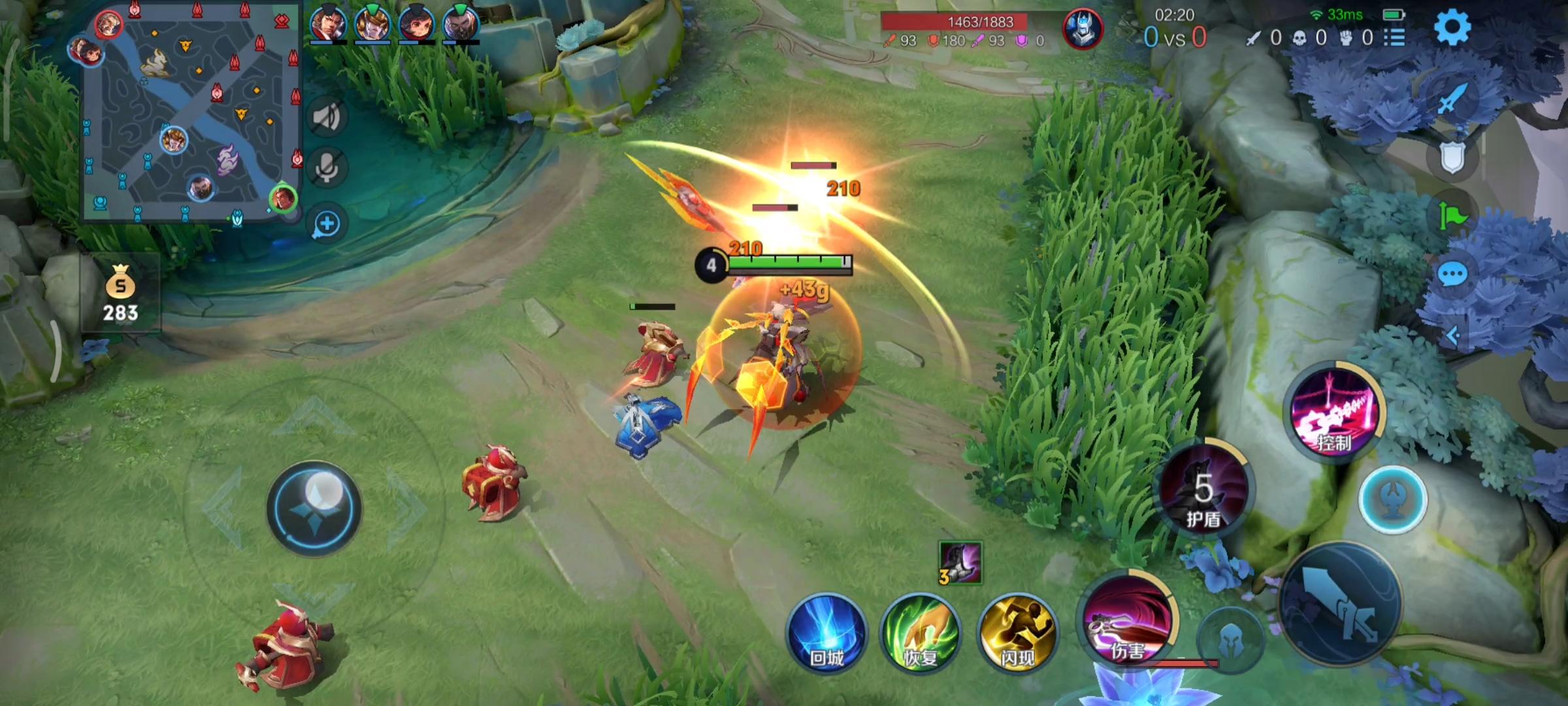Send the sword attack signal

pyautogui.click(x=1452, y=99)
